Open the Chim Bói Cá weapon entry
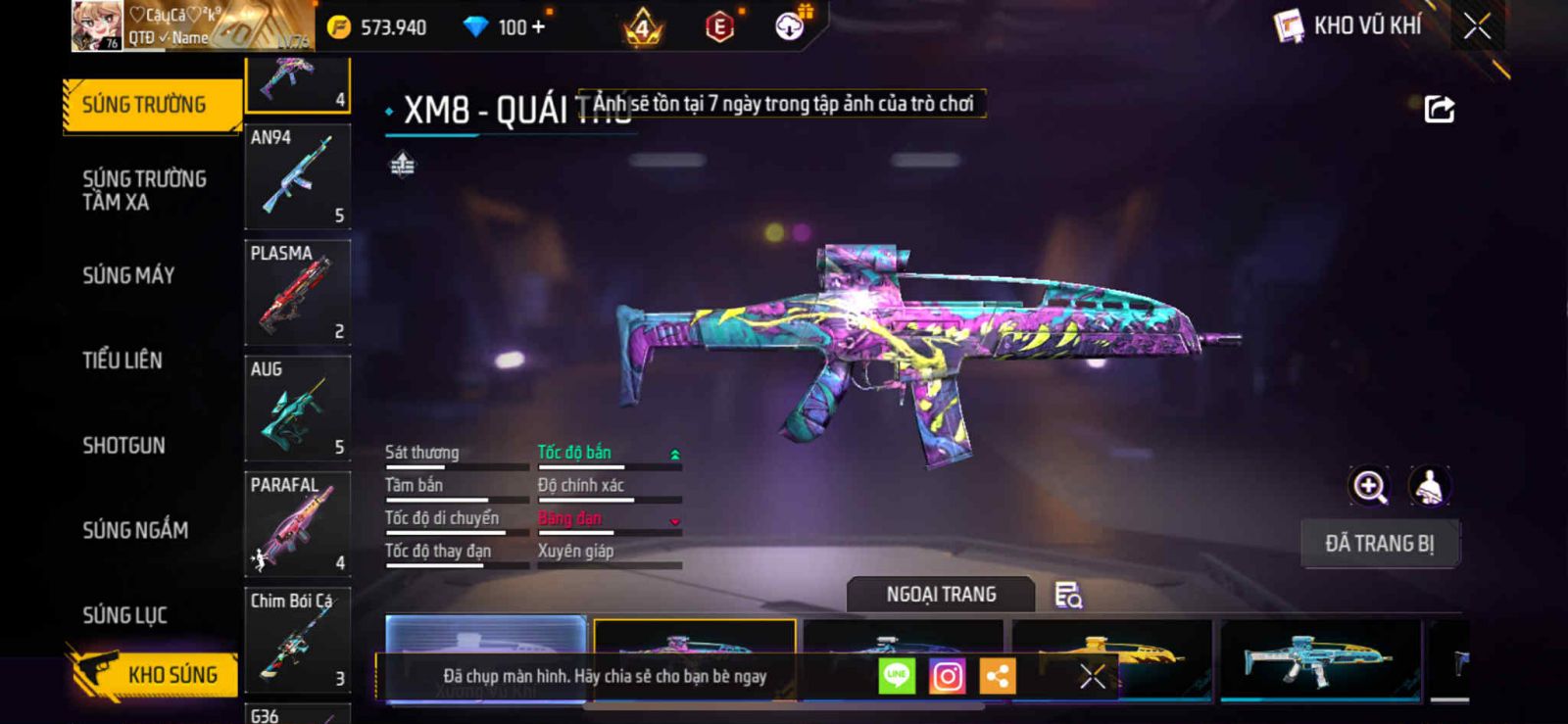1568x724 pixels. click(x=297, y=639)
